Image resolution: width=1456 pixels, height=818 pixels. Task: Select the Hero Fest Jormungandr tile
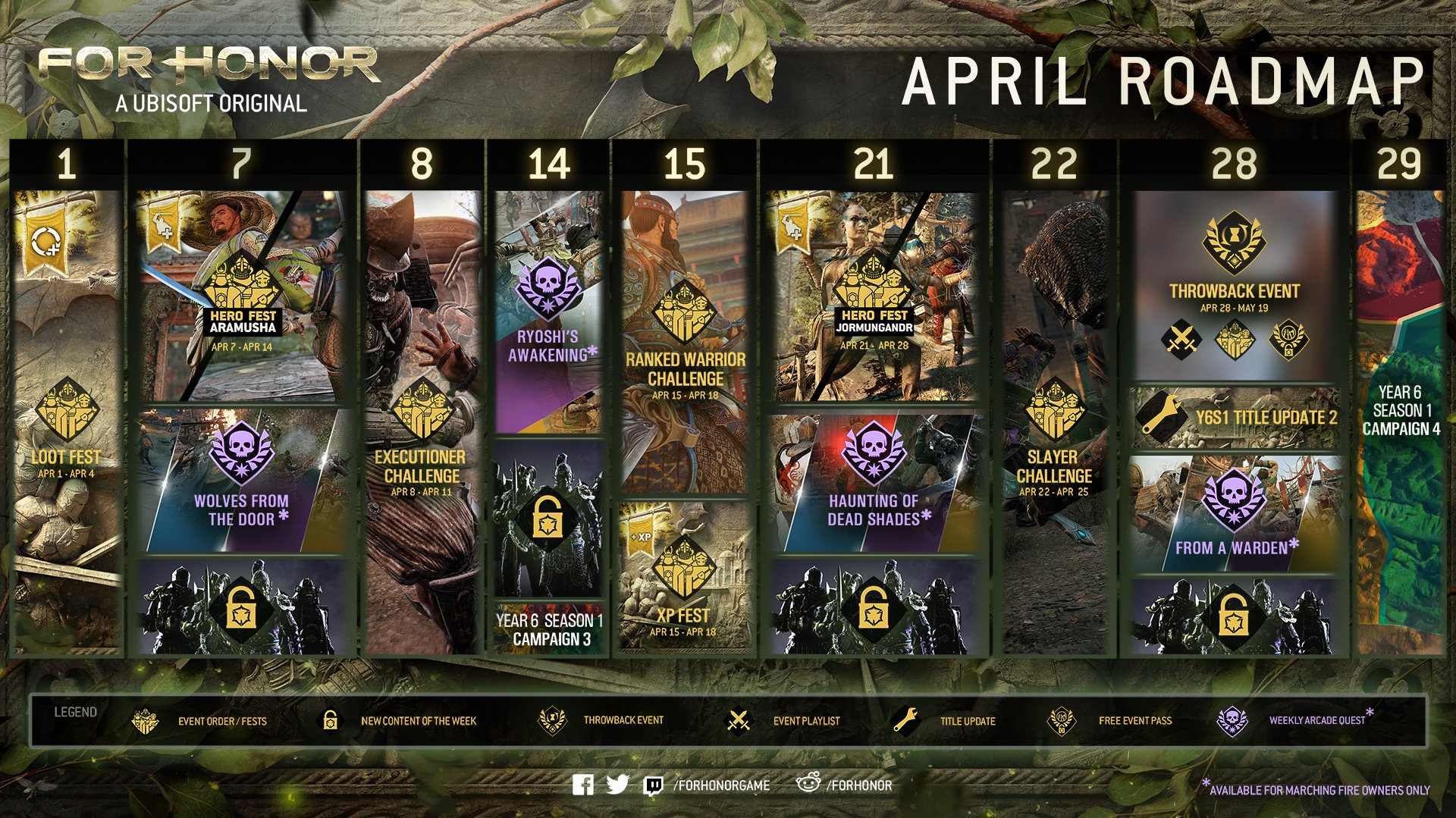[874, 296]
